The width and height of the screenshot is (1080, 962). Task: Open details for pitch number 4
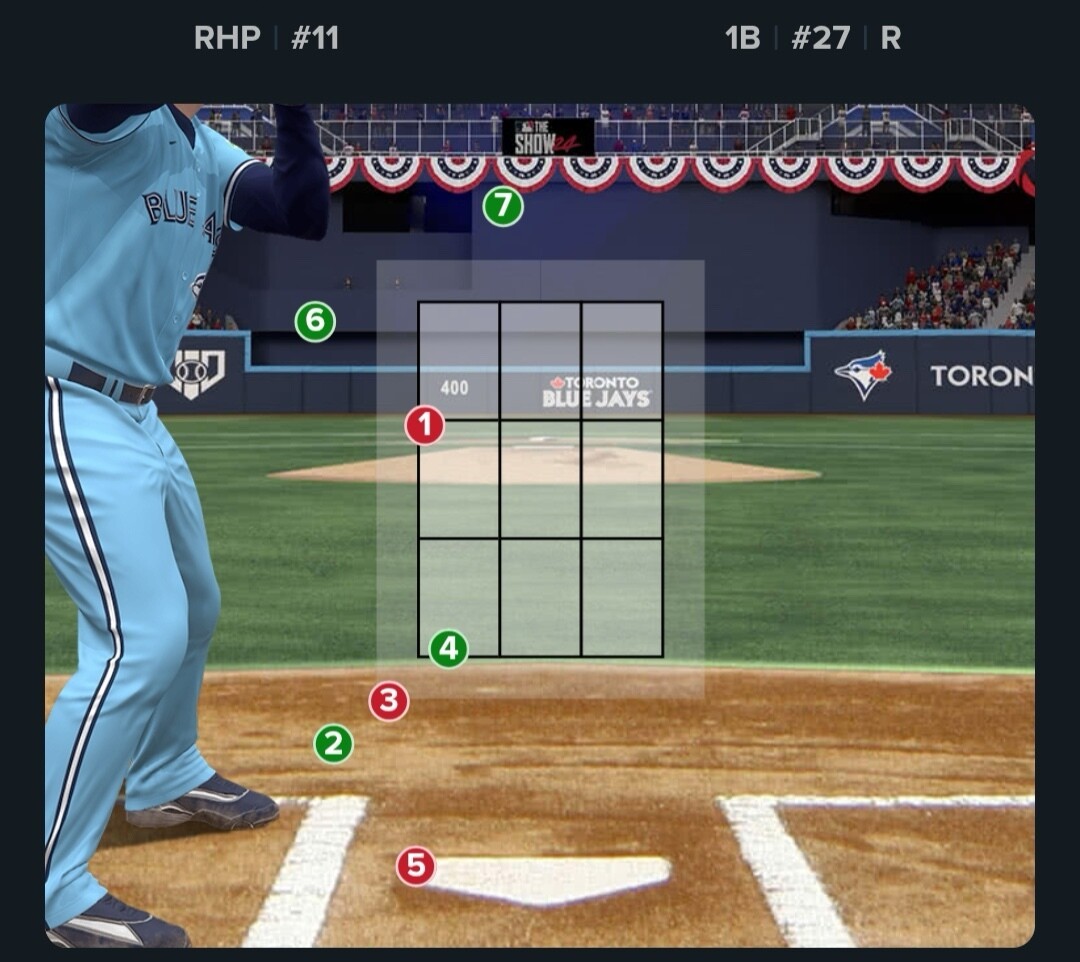click(449, 649)
